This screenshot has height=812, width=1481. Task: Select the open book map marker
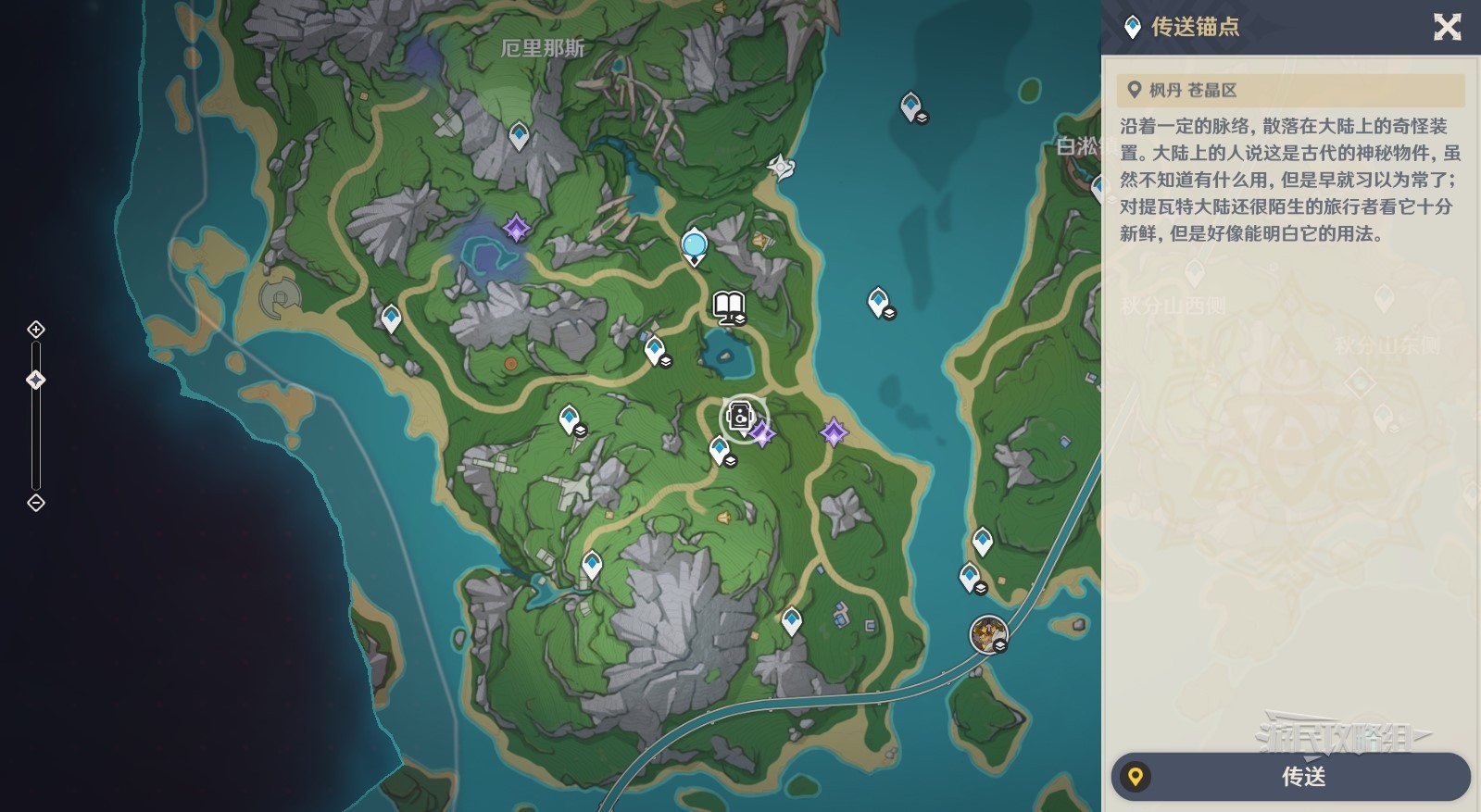pyautogui.click(x=729, y=306)
